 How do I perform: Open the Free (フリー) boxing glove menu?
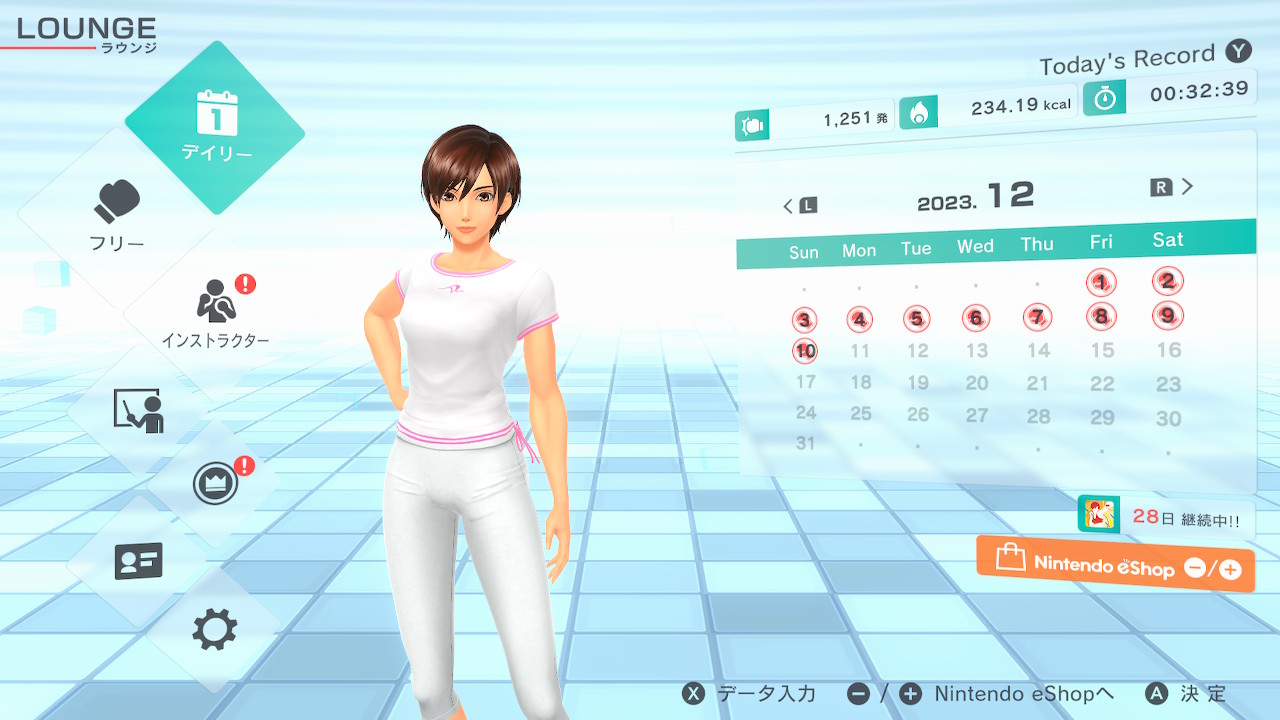[118, 215]
